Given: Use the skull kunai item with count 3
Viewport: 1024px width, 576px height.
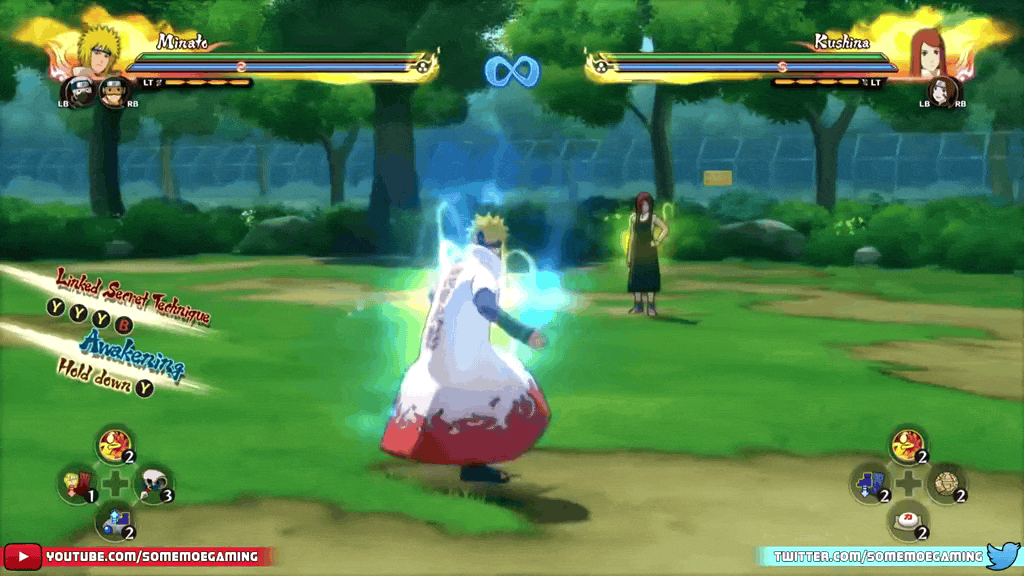Looking at the screenshot, I should (152, 485).
